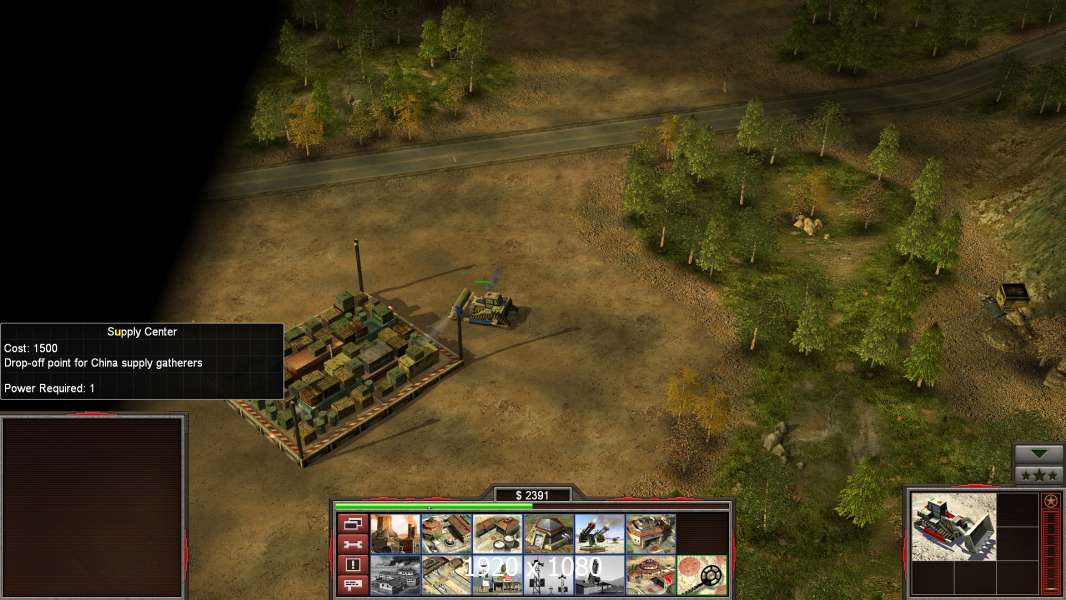Click the speech bubble beacon button
Viewport: 1066px width, 600px height.
[x=351, y=585]
